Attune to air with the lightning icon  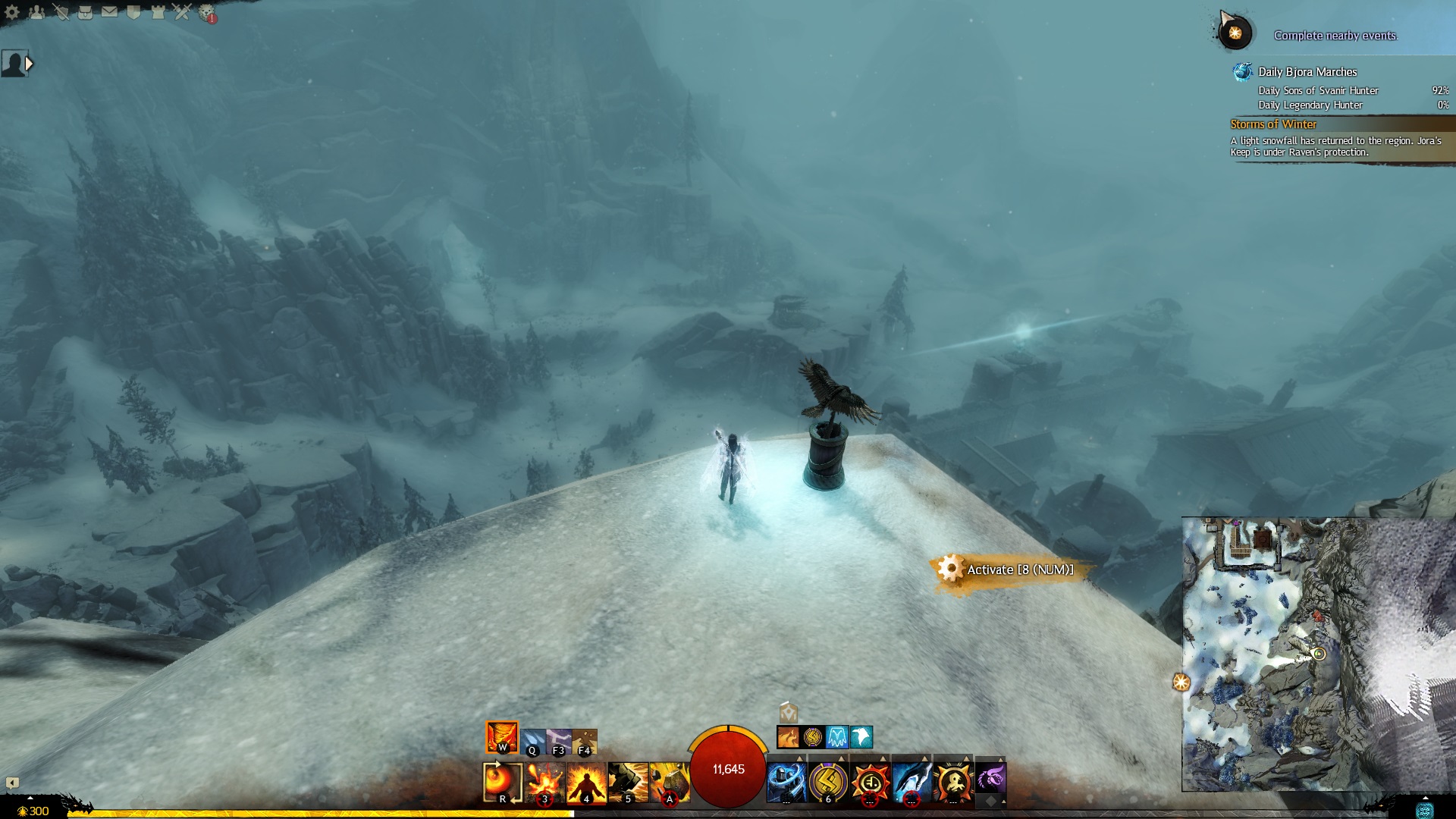pyautogui.click(x=558, y=741)
